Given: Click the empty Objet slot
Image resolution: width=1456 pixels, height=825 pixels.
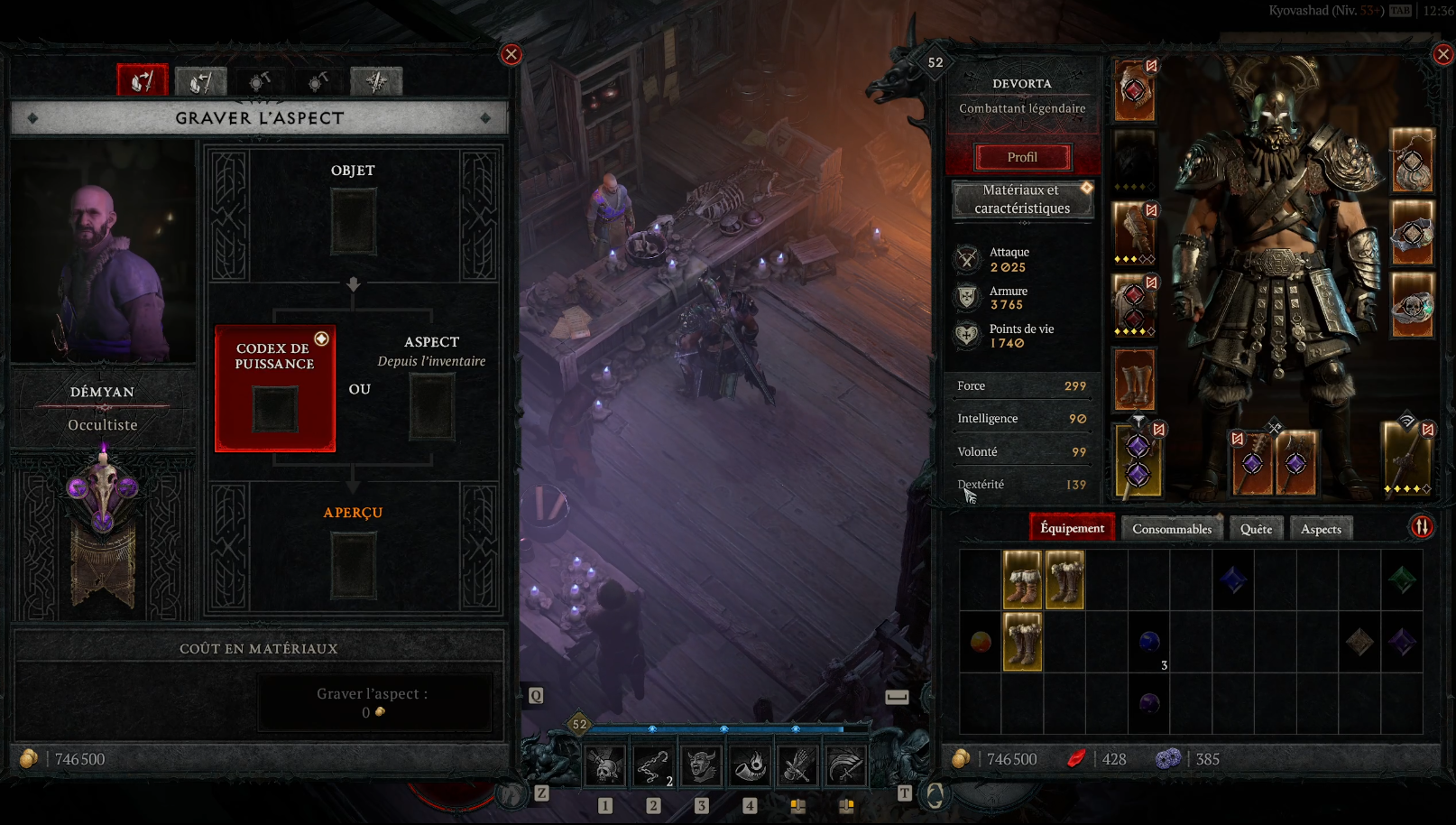Looking at the screenshot, I should click(353, 221).
